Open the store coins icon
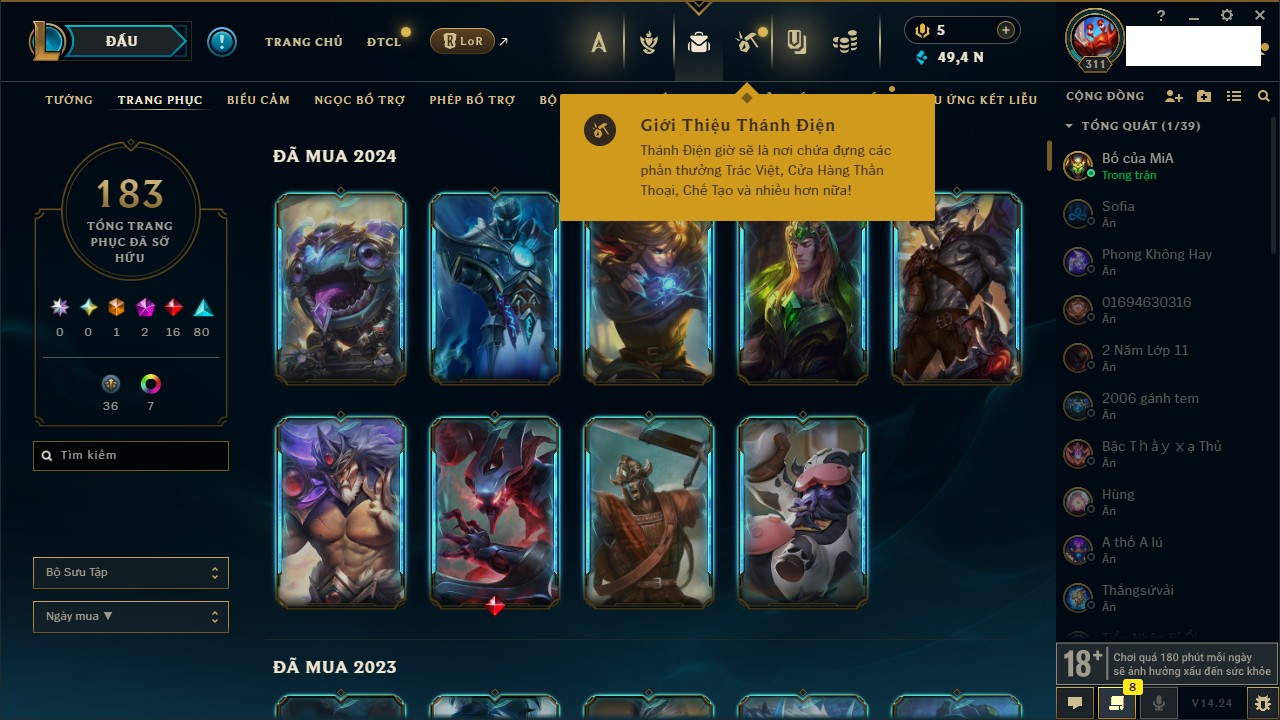Screen dimensions: 1280x720 coord(846,42)
